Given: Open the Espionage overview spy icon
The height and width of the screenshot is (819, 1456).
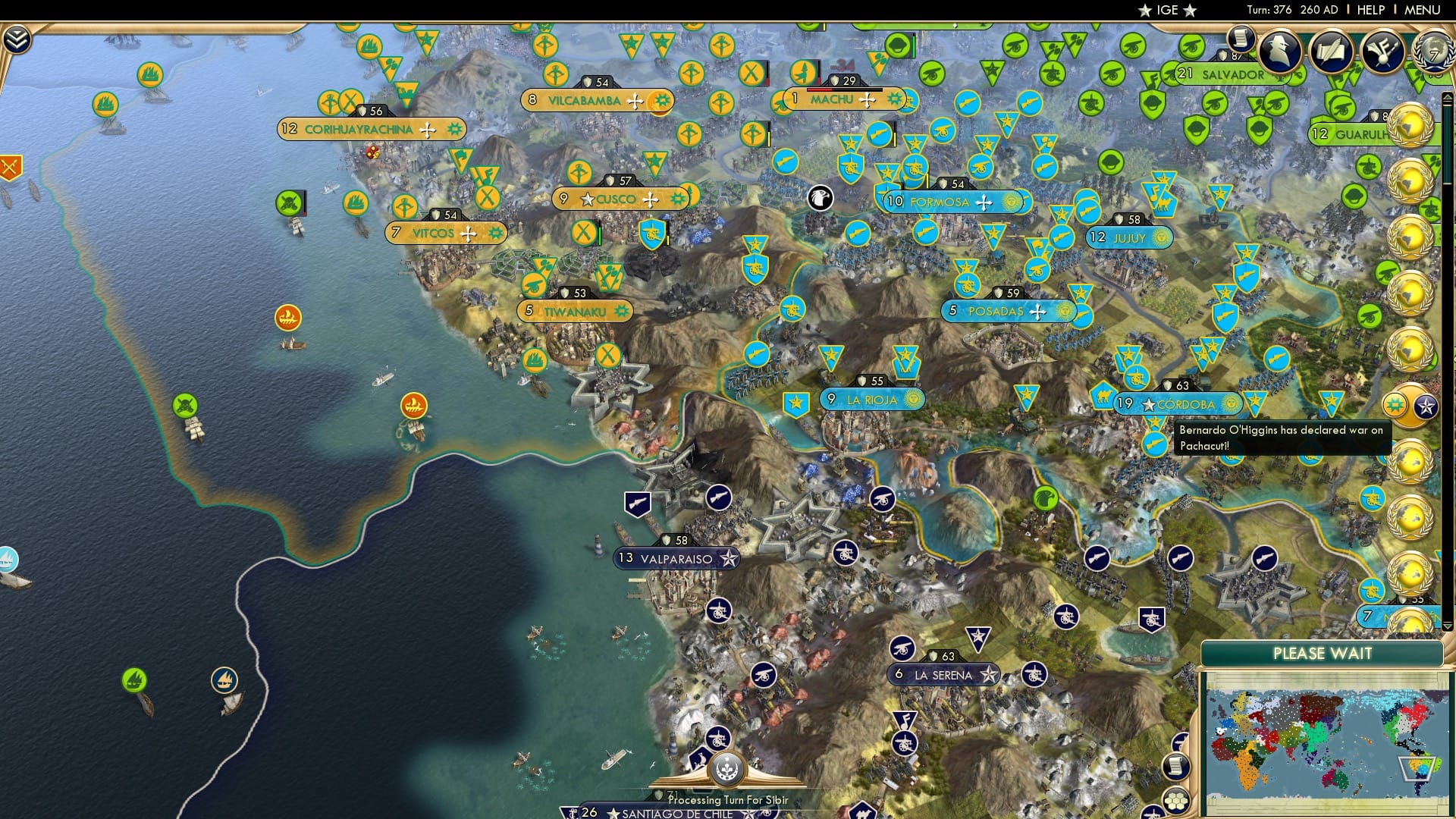Looking at the screenshot, I should [x=1279, y=52].
